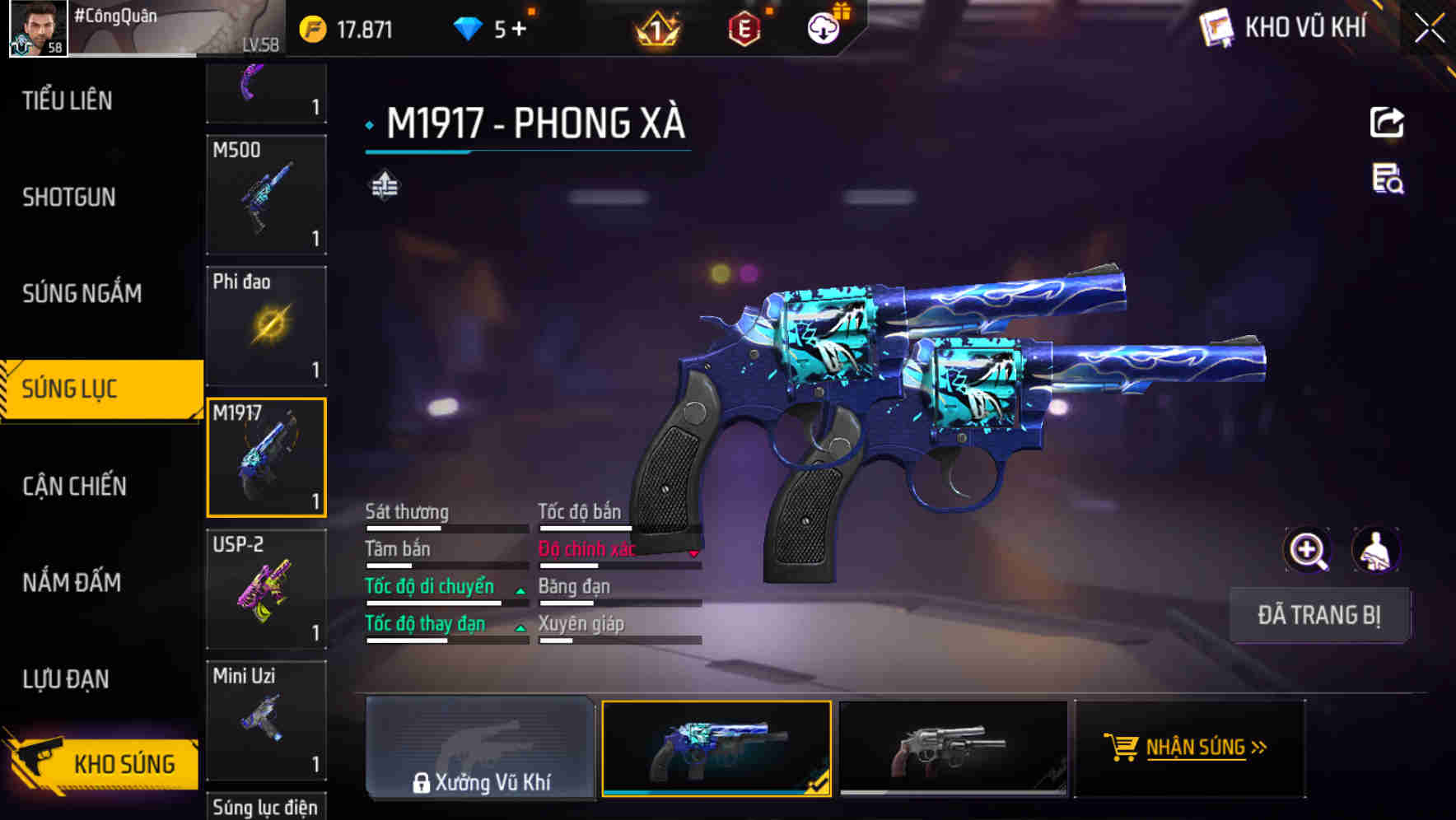Open the weapon codex book icon
Screen dimensions: 1456x820
[x=1215, y=27]
